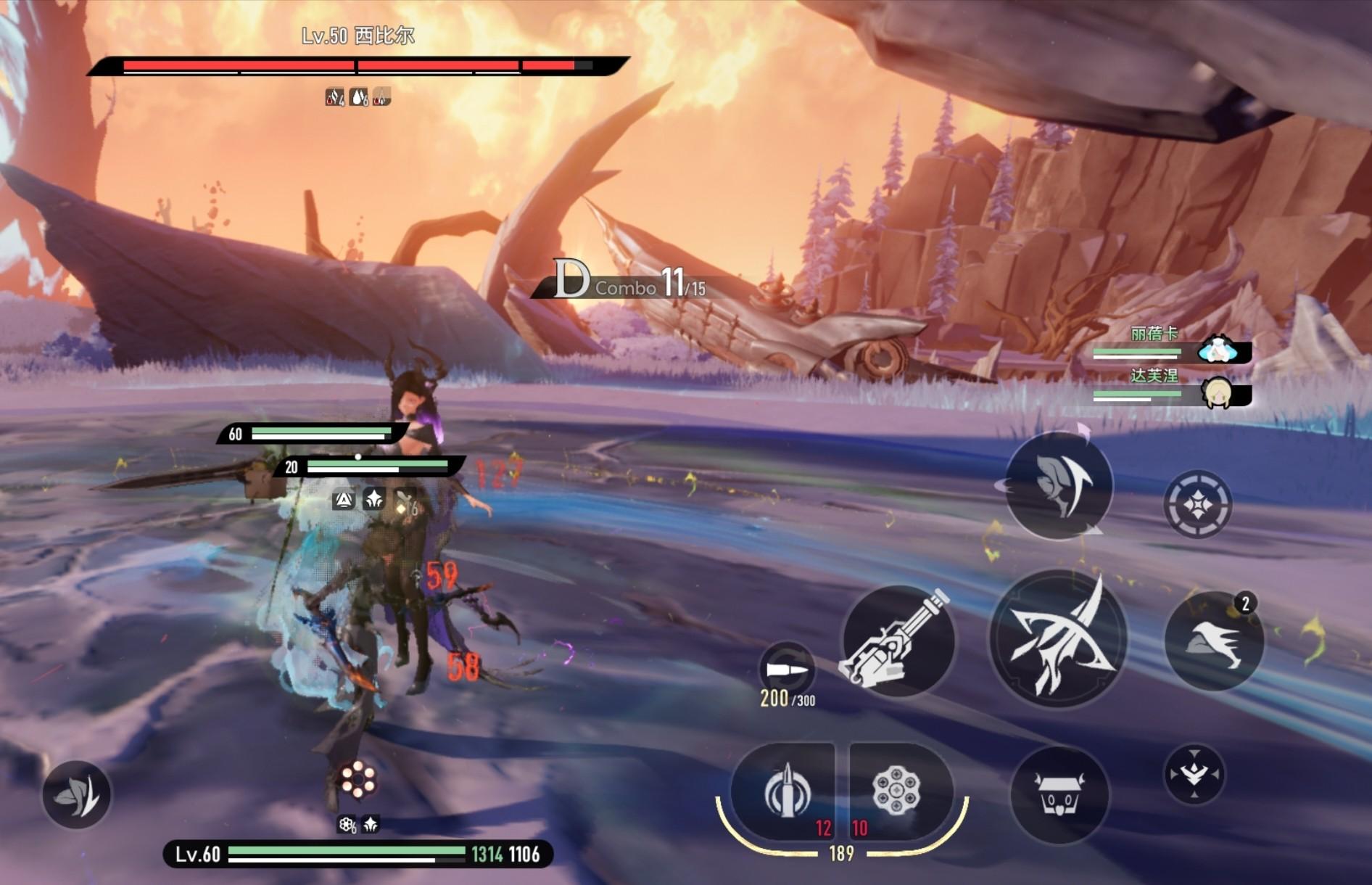
Task: Use the winged leap skill button
Action: click(1059, 486)
